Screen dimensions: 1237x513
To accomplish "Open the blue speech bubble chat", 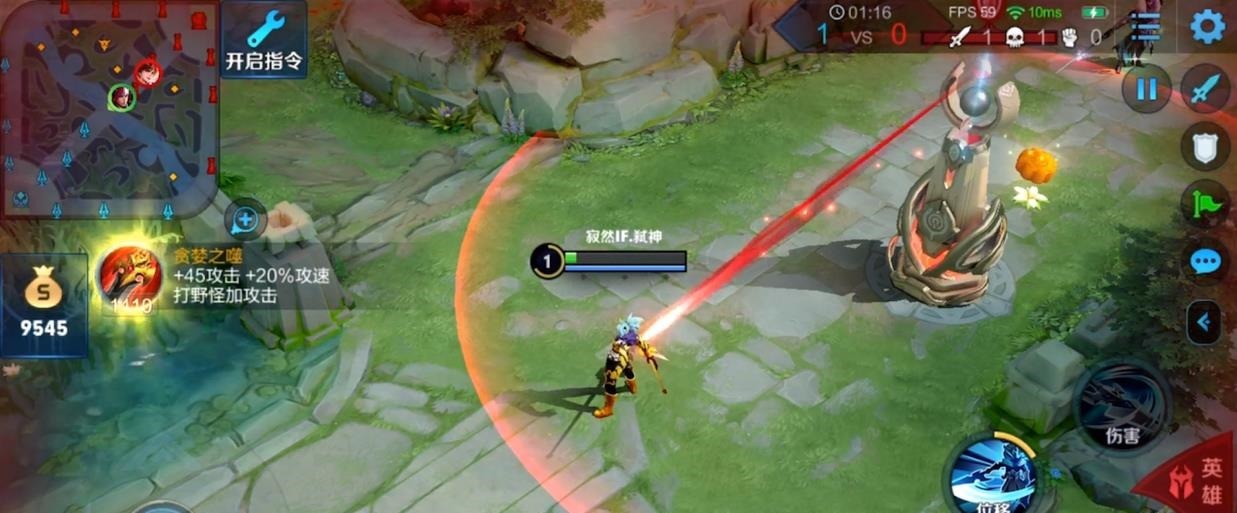I will pos(1206,262).
